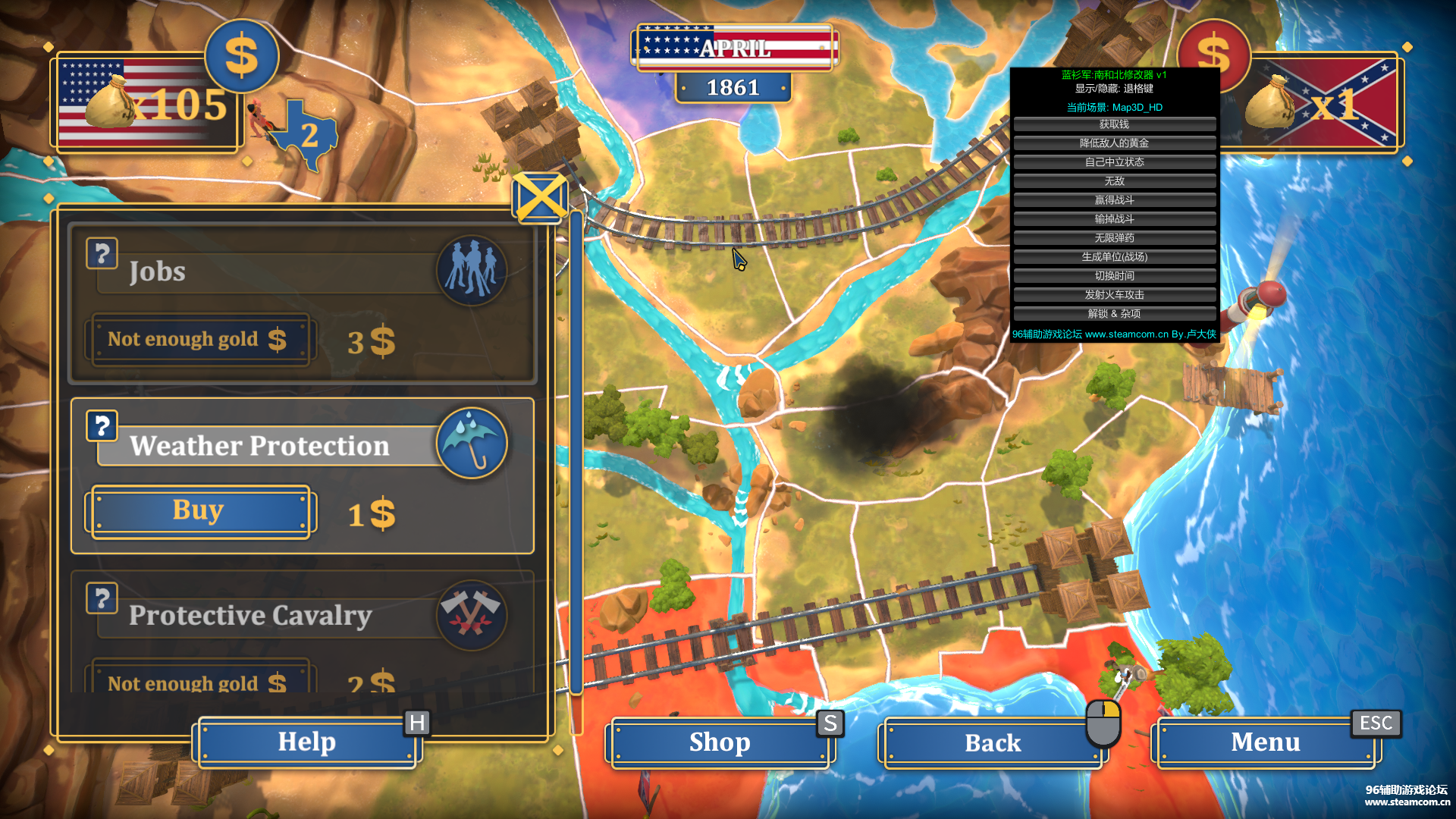This screenshot has width=1456, height=819.
Task: Open the Shop button
Action: 719,742
